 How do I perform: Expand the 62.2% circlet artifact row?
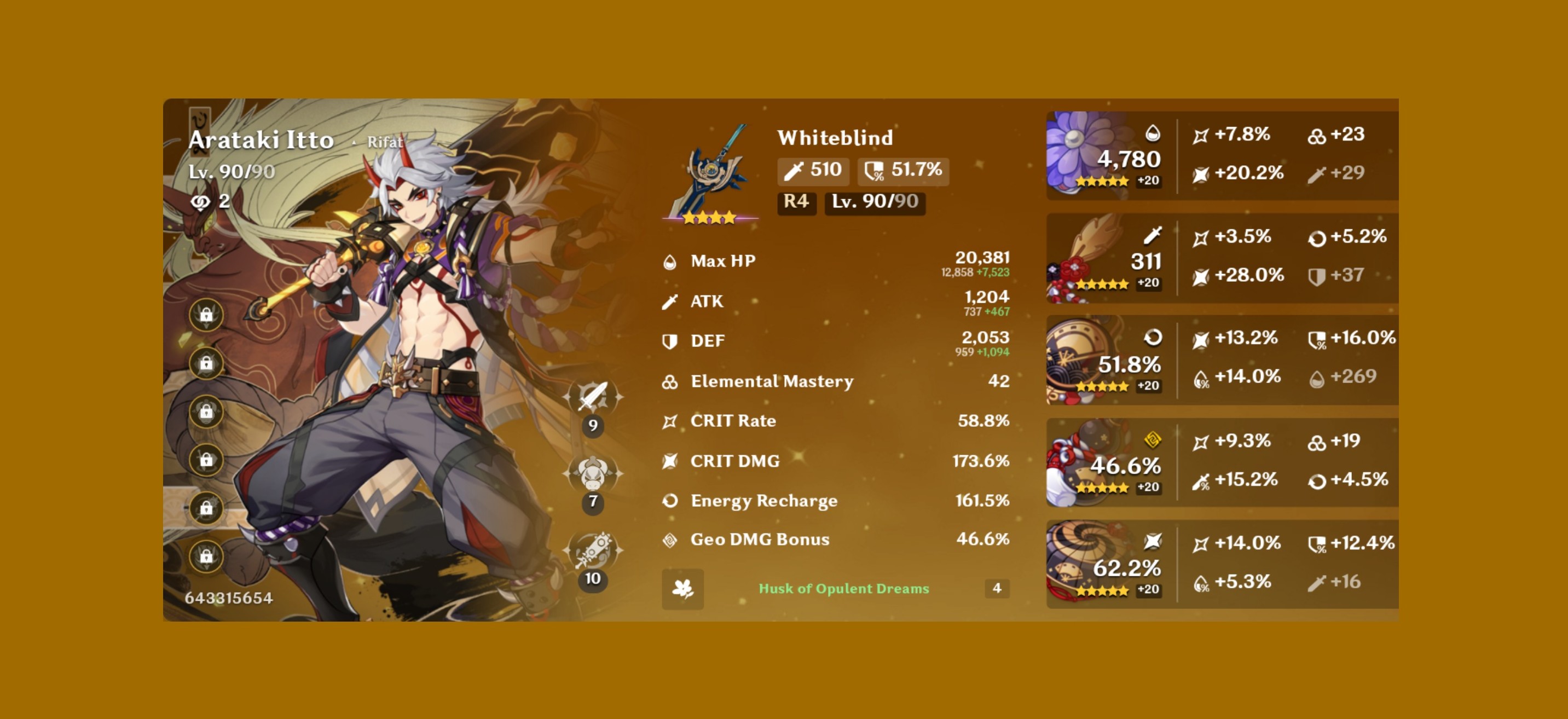click(1217, 563)
